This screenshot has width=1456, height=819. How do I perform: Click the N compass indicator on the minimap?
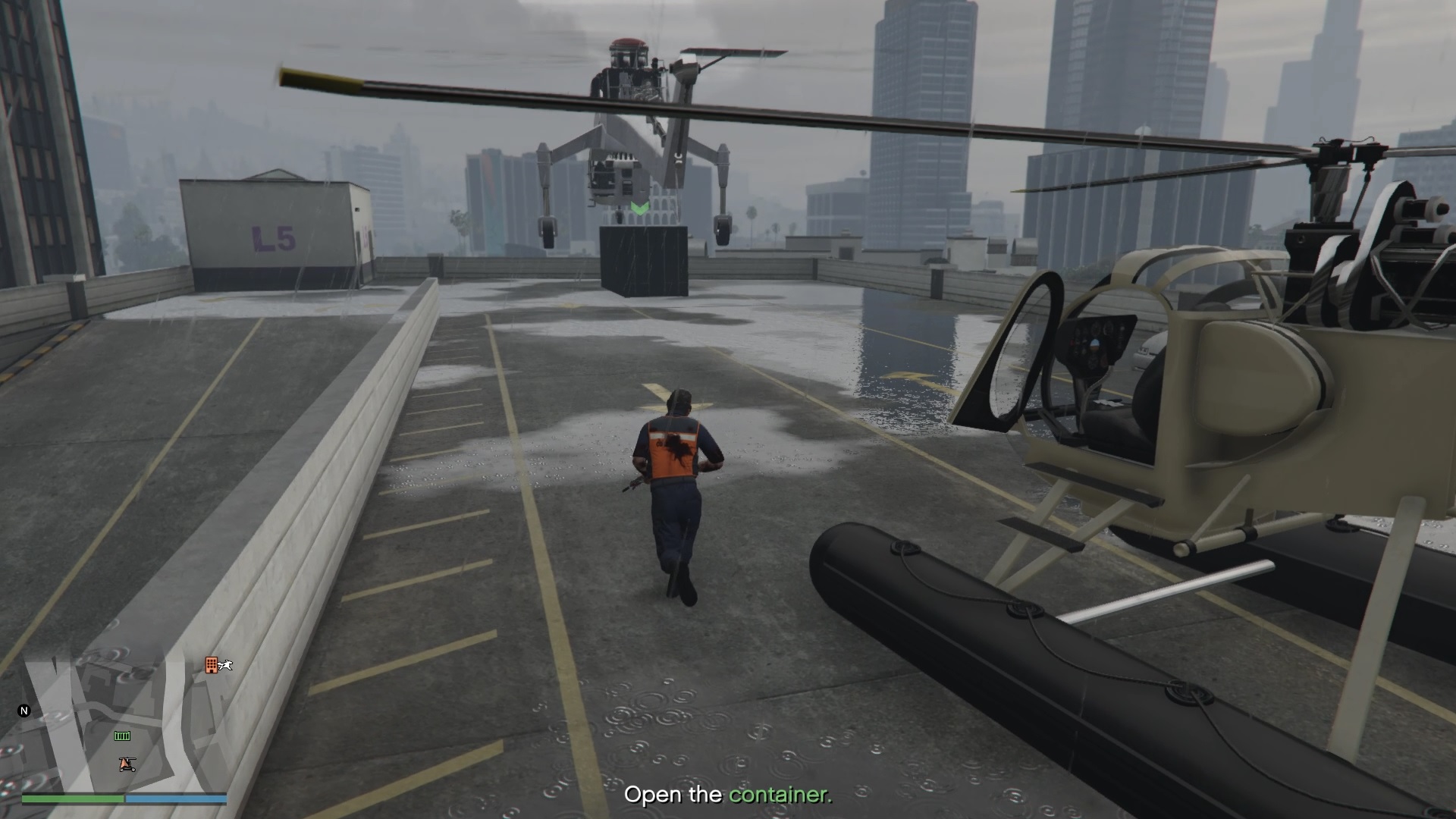[24, 709]
